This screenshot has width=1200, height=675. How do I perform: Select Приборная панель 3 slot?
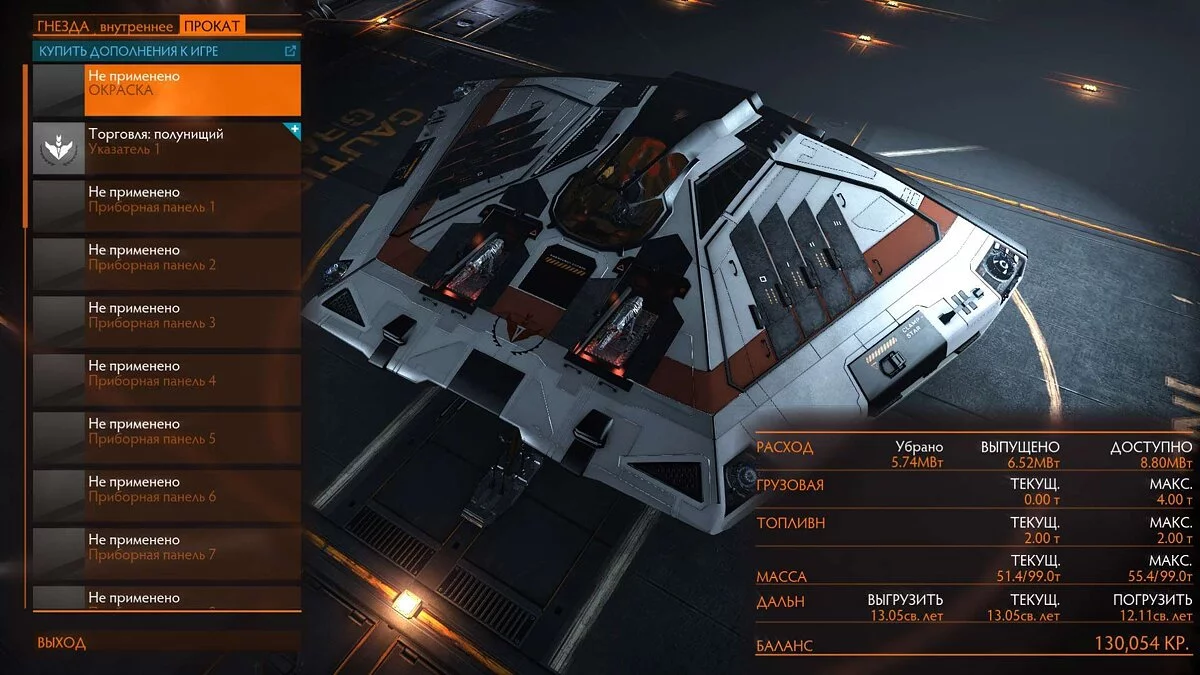click(167, 322)
